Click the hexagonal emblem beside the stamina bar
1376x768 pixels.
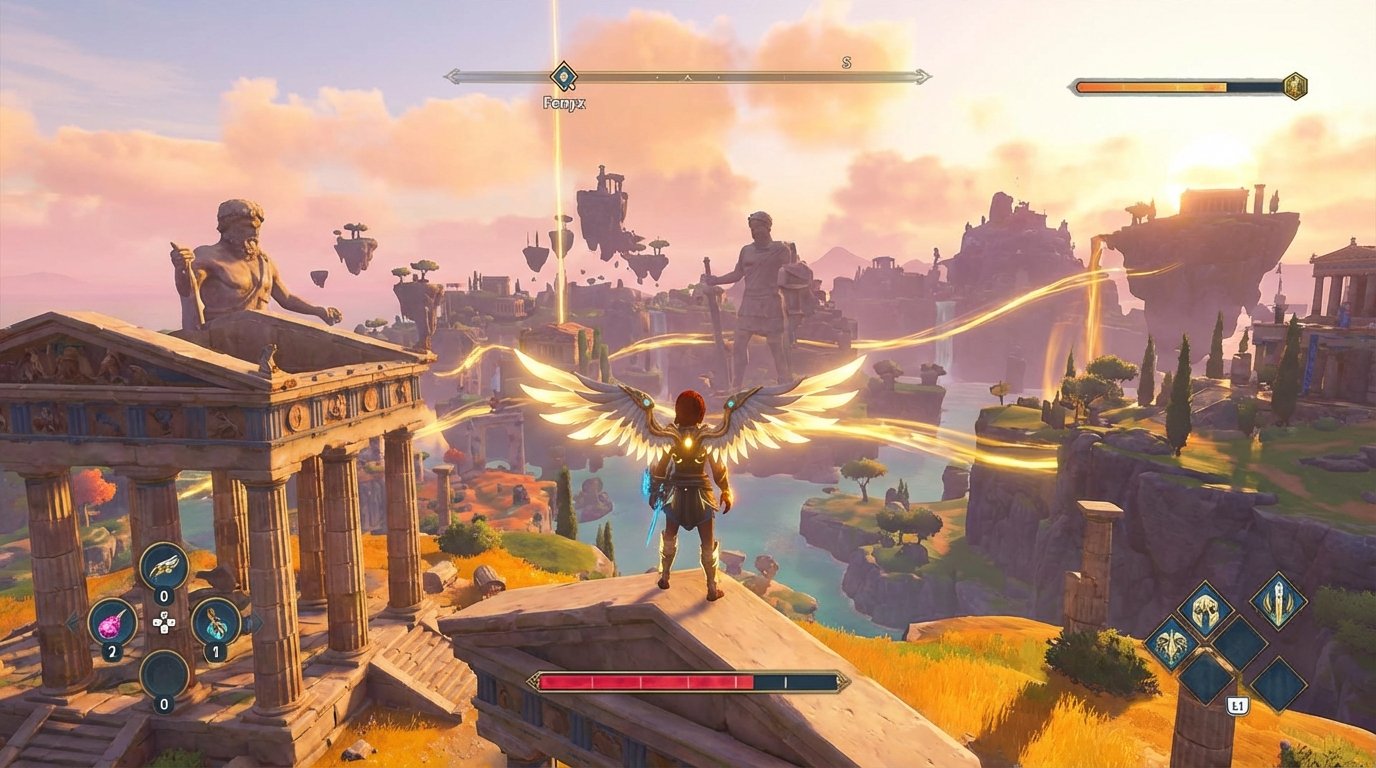pyautogui.click(x=1297, y=87)
